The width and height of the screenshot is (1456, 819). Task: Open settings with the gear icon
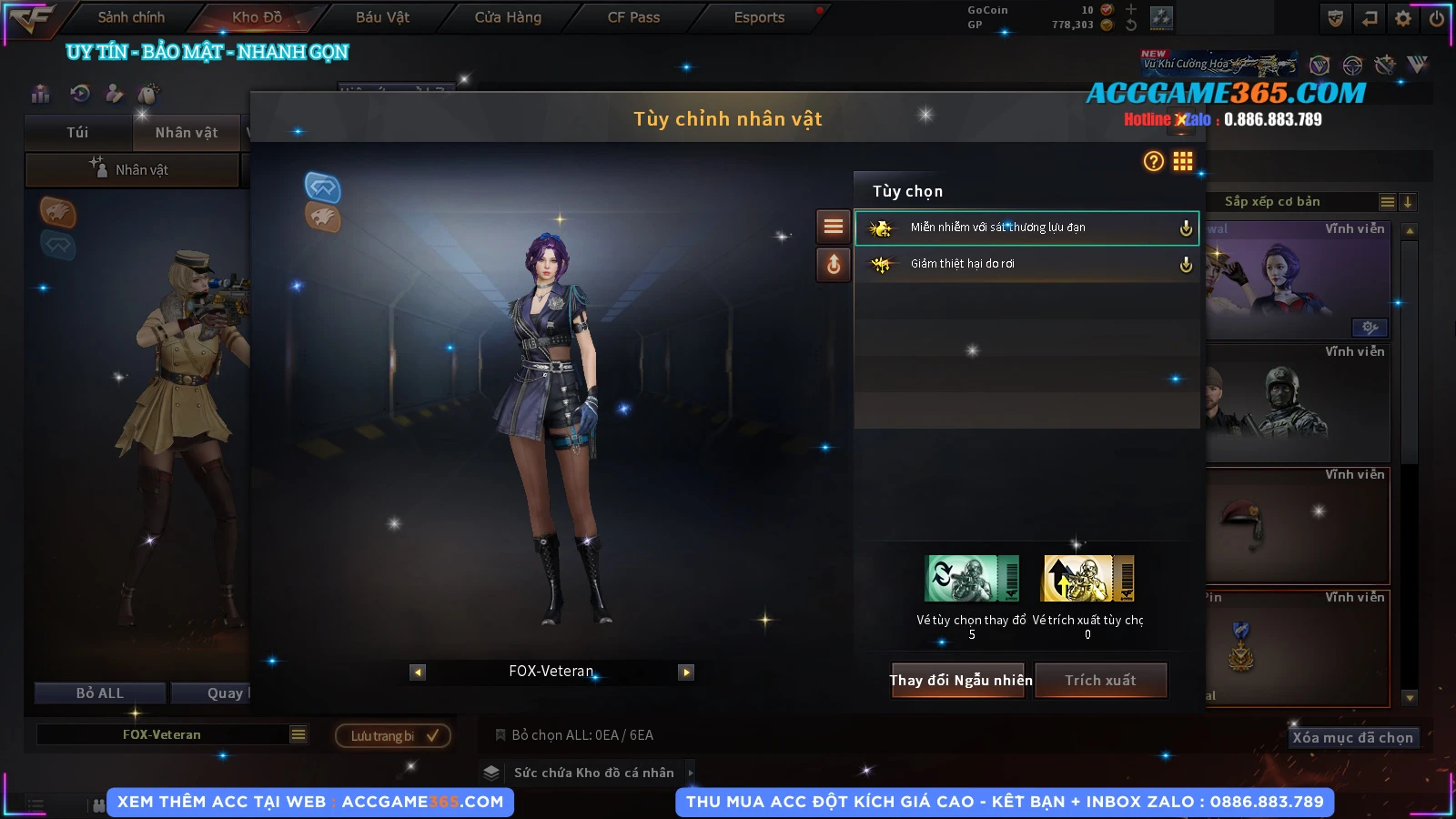[x=1403, y=18]
